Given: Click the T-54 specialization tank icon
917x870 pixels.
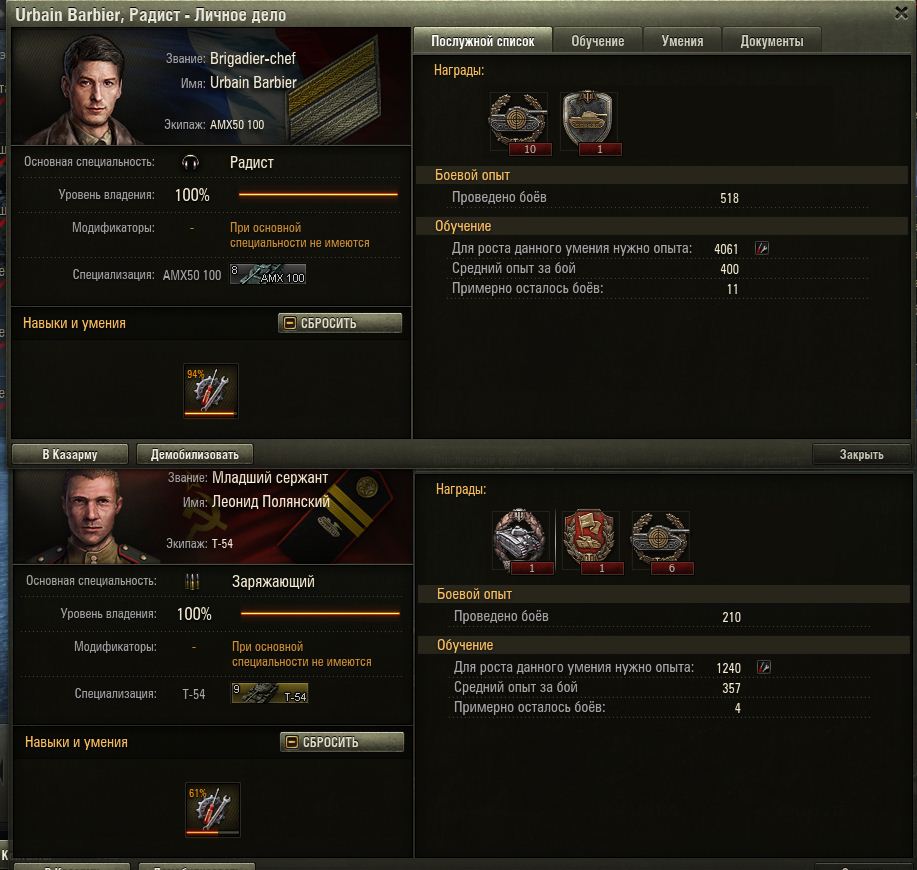Looking at the screenshot, I should tap(270, 693).
